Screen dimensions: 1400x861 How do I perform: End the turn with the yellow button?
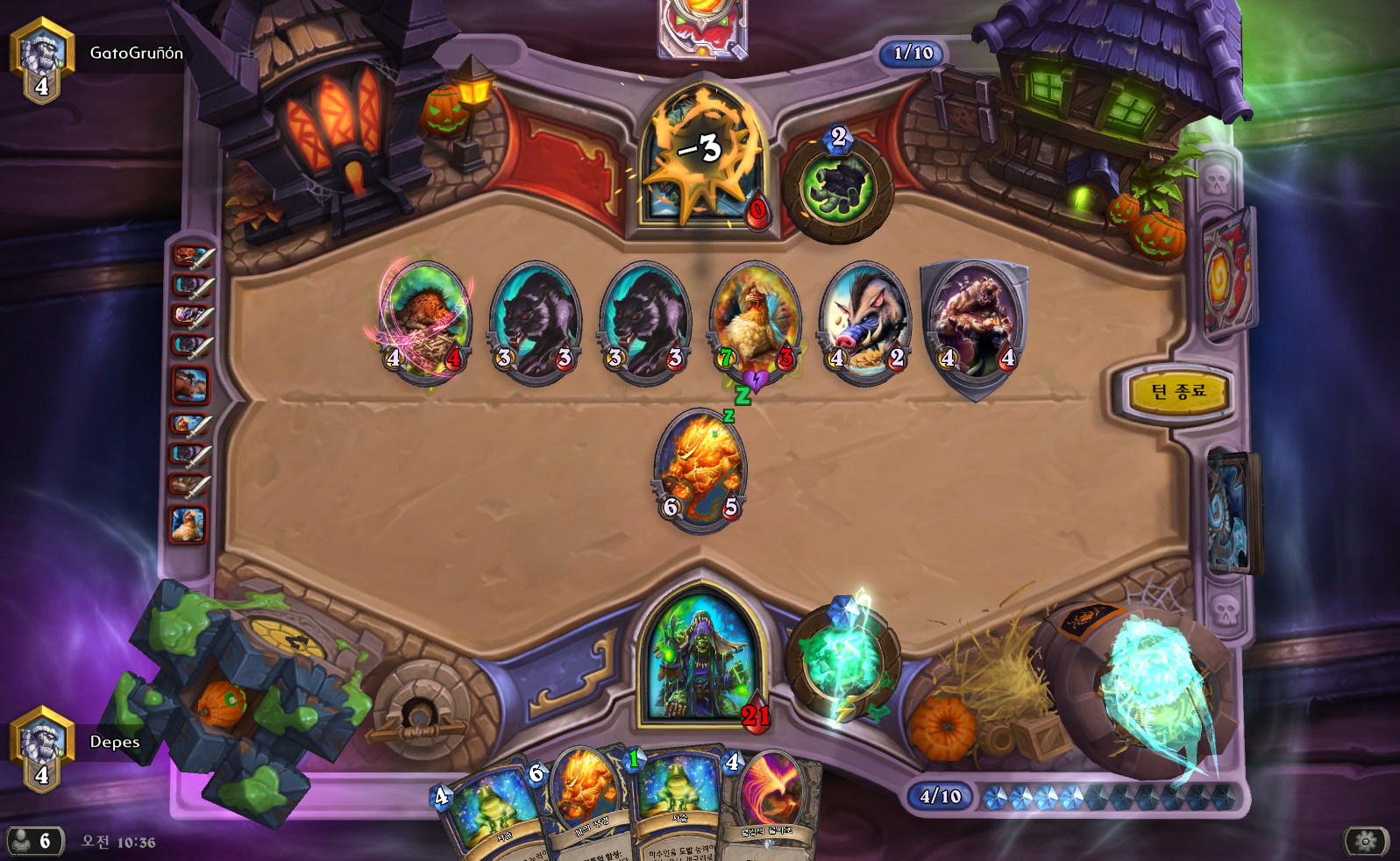[1176, 392]
